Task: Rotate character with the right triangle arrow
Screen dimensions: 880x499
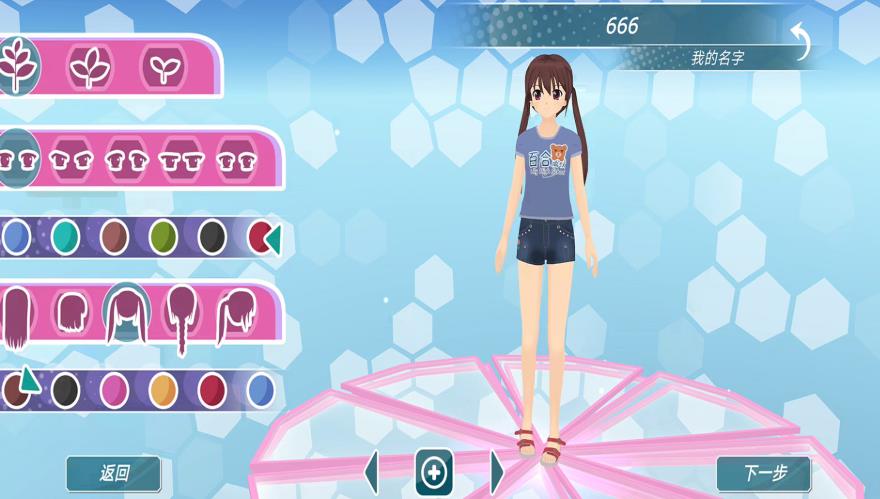Action: tap(497, 472)
